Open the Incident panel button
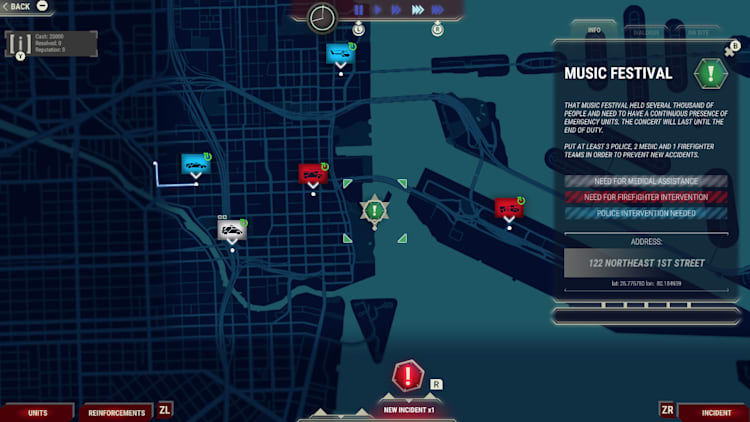 tap(716, 412)
